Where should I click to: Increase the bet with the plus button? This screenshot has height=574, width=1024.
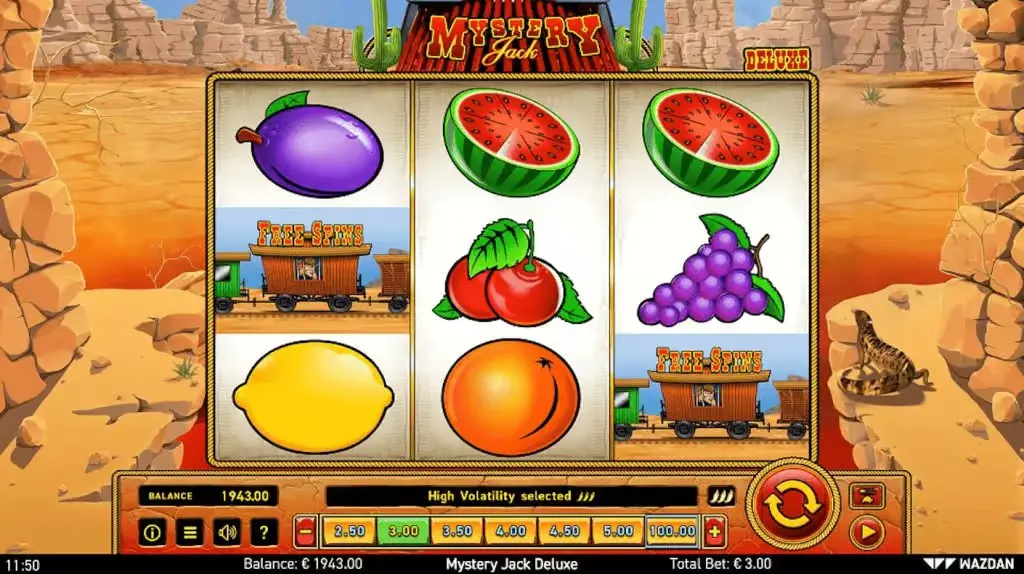(714, 532)
